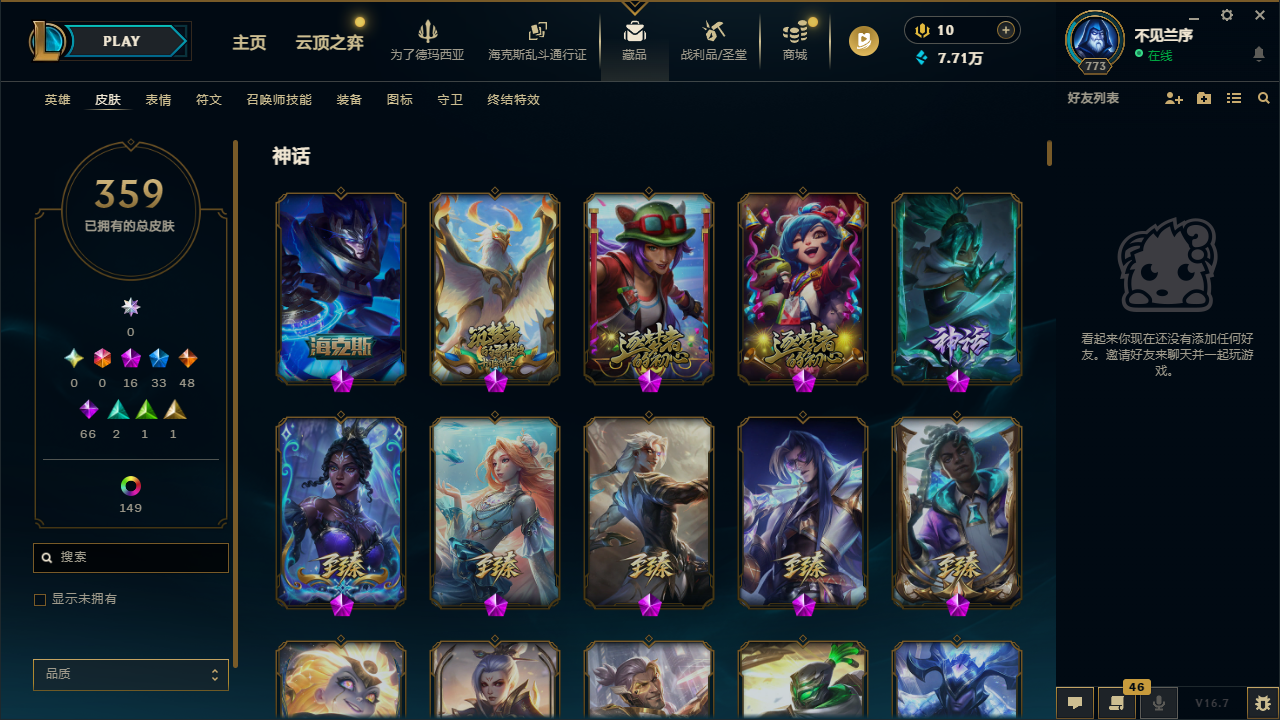Switch to the 英雄 tab

click(57, 100)
